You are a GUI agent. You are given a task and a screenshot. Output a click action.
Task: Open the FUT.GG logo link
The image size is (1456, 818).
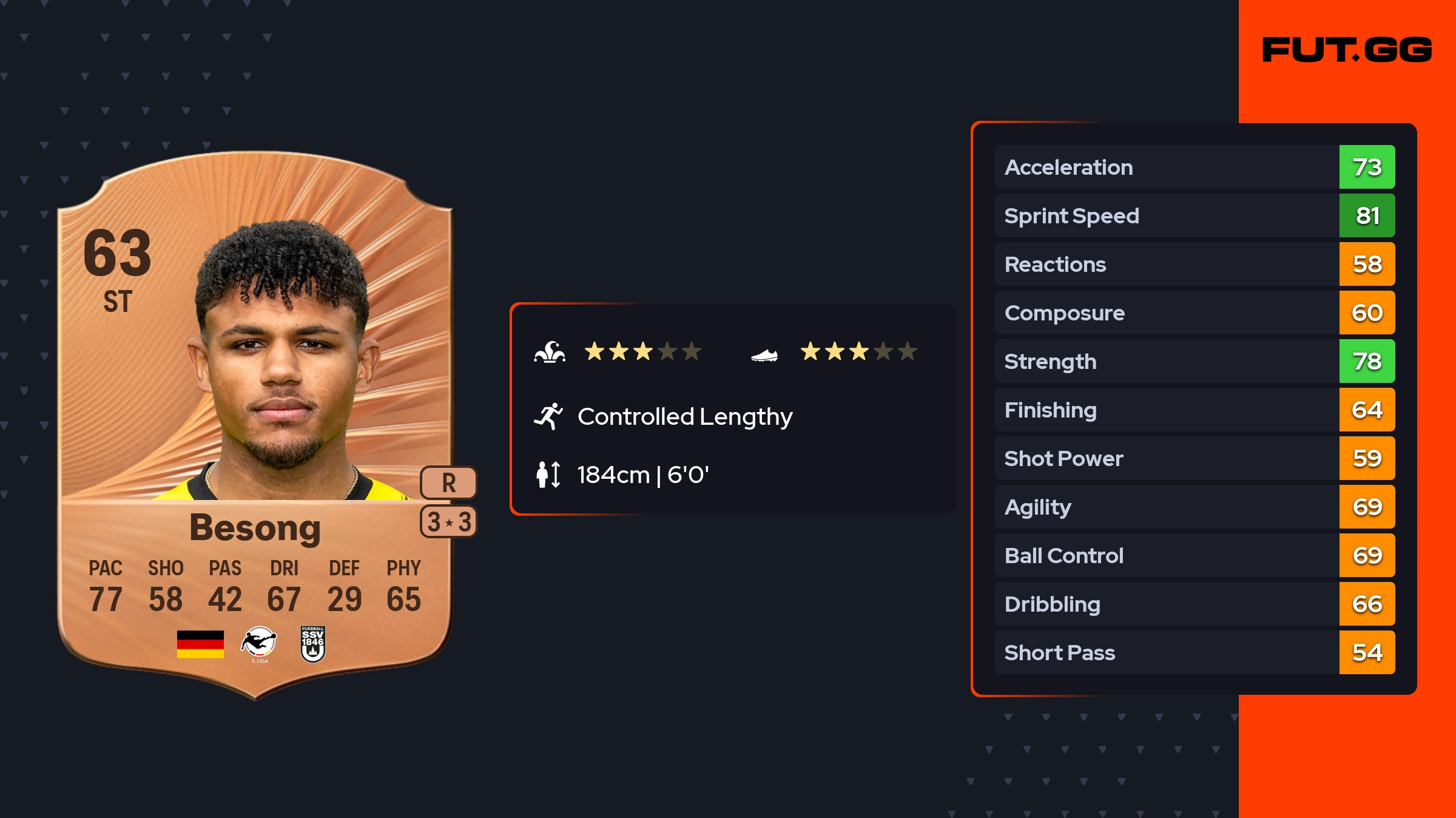point(1347,50)
